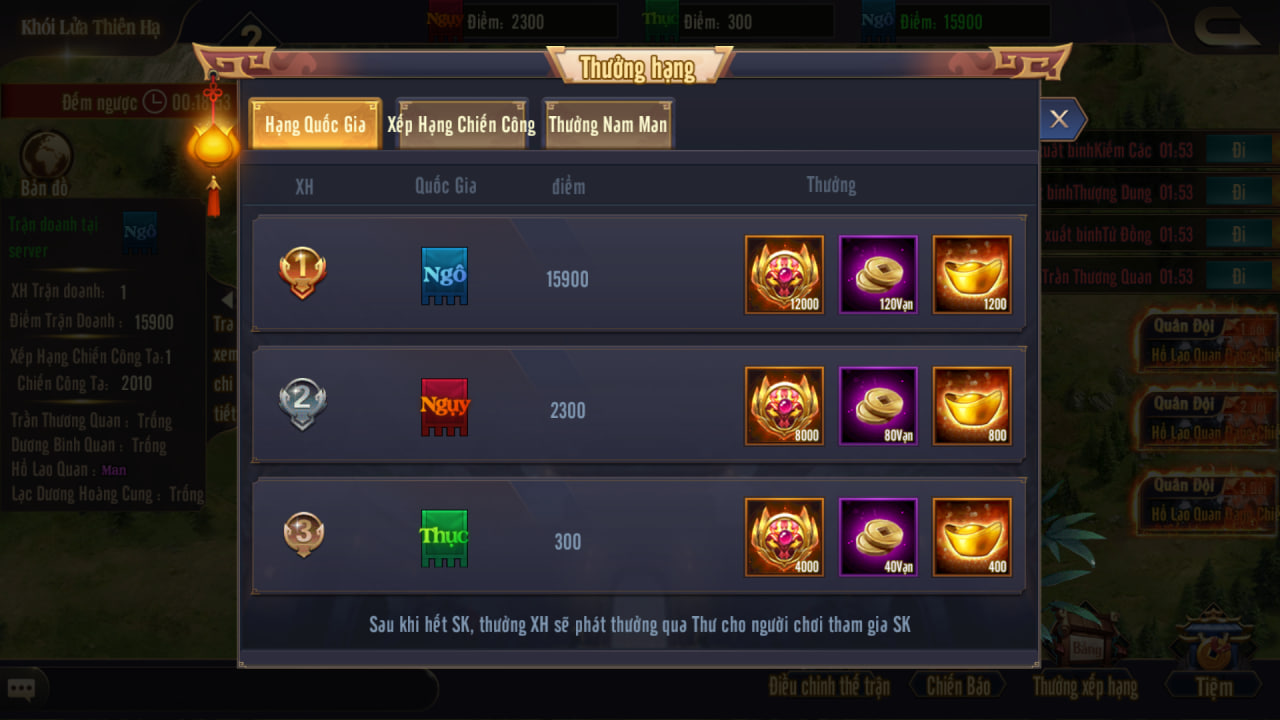The width and height of the screenshot is (1280, 720).
Task: Inspect rank 2 badge reward of 8000
Action: (784, 406)
